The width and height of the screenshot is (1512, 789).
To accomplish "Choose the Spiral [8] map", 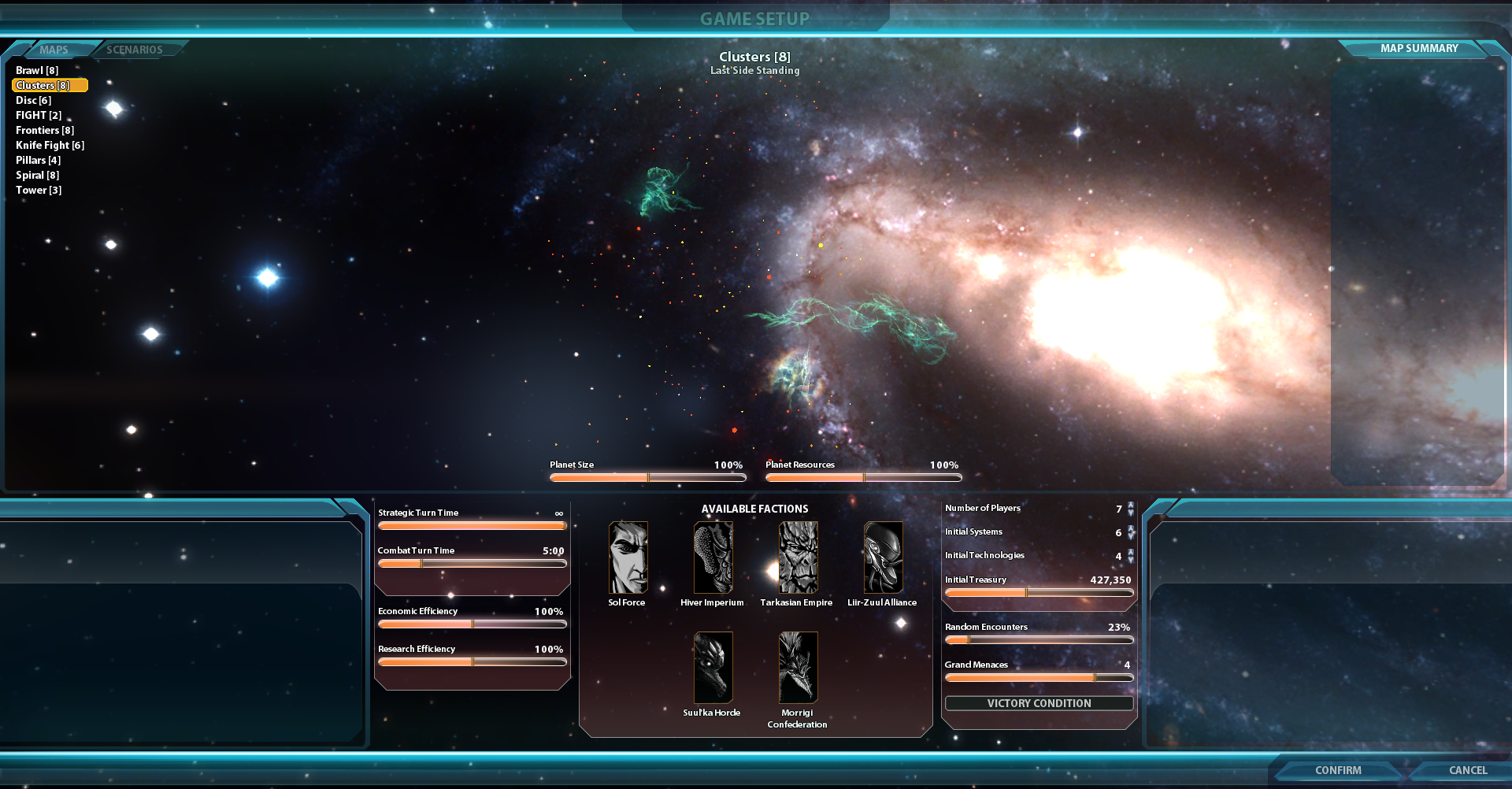I will tap(37, 175).
